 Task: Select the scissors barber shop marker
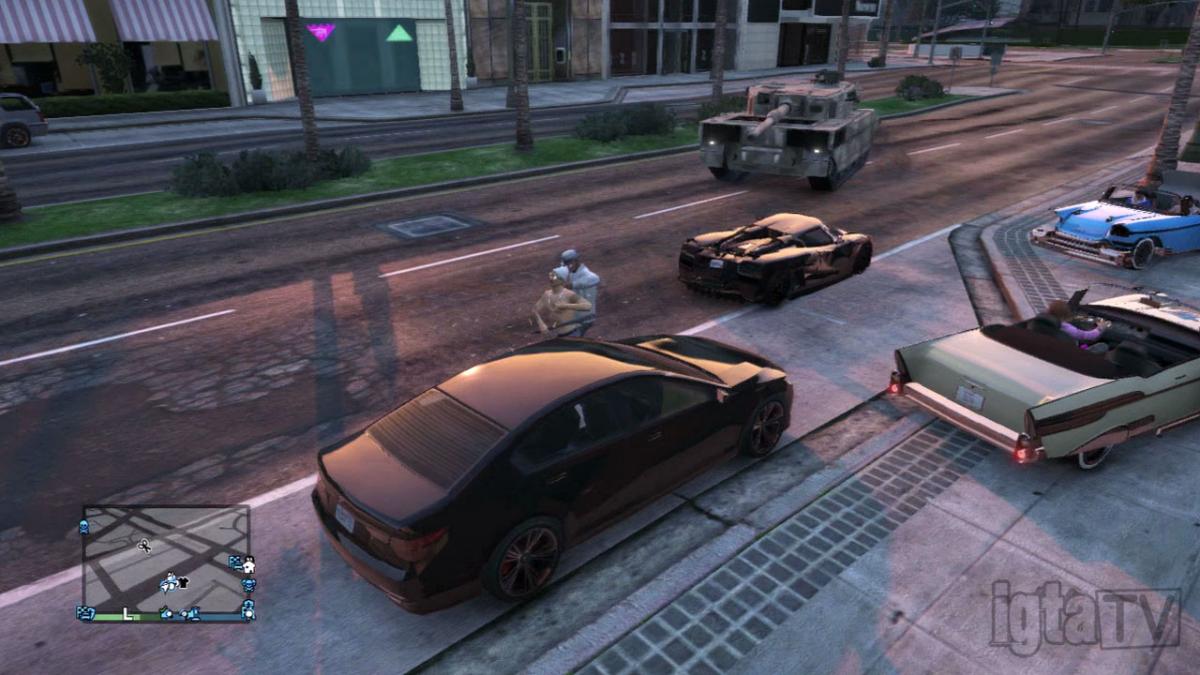[x=144, y=546]
